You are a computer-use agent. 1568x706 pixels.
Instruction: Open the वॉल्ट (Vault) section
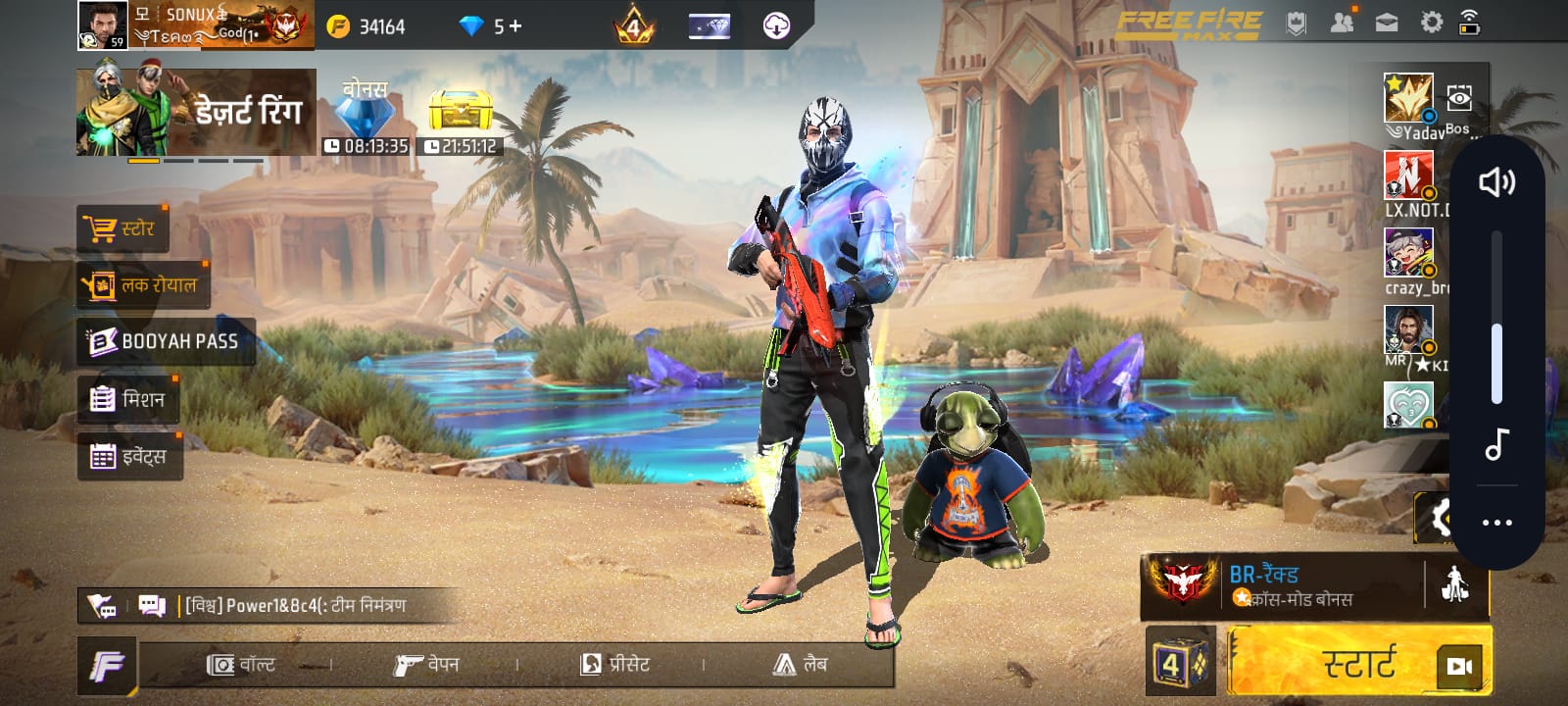246,664
